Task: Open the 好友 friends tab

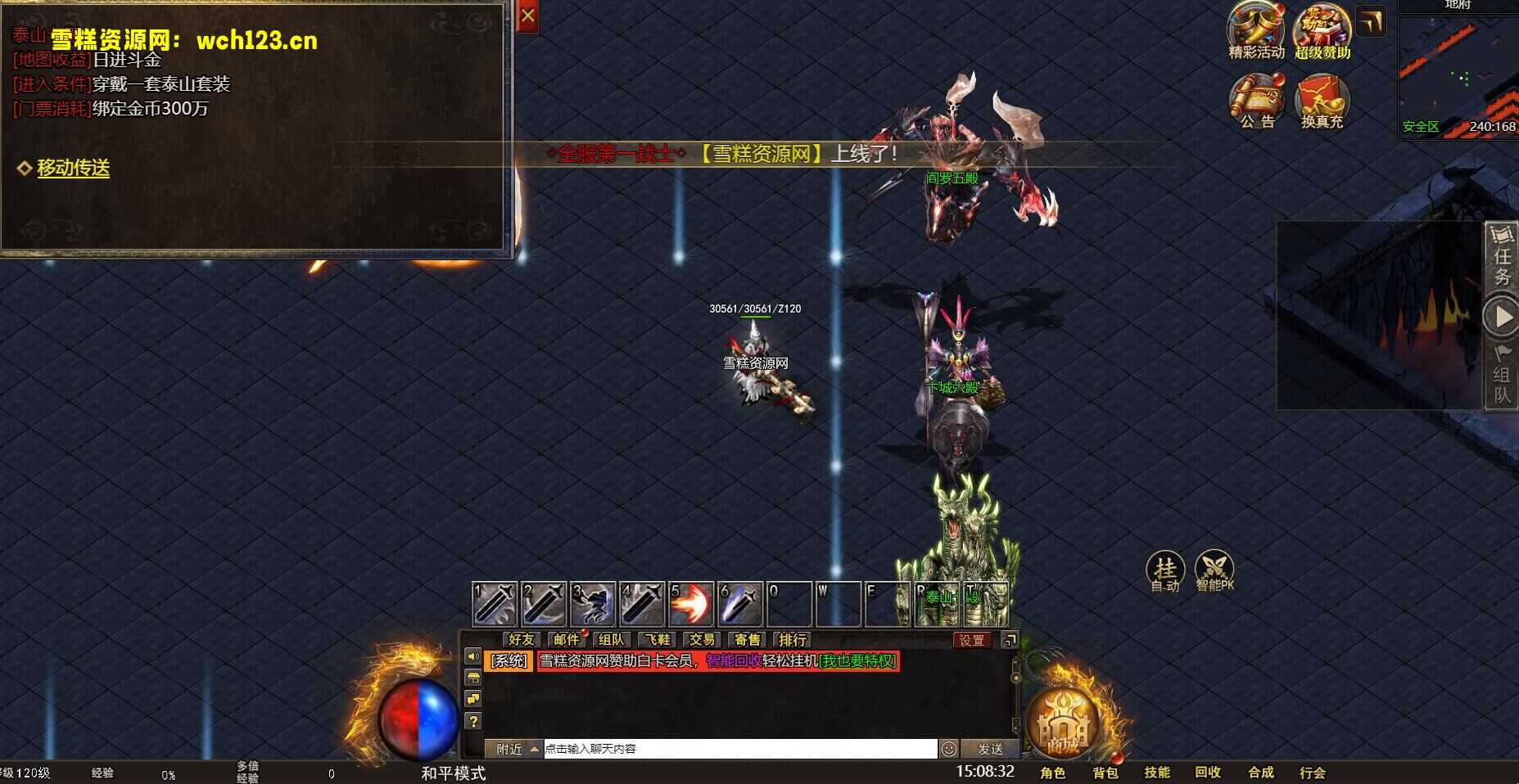Action: (521, 640)
